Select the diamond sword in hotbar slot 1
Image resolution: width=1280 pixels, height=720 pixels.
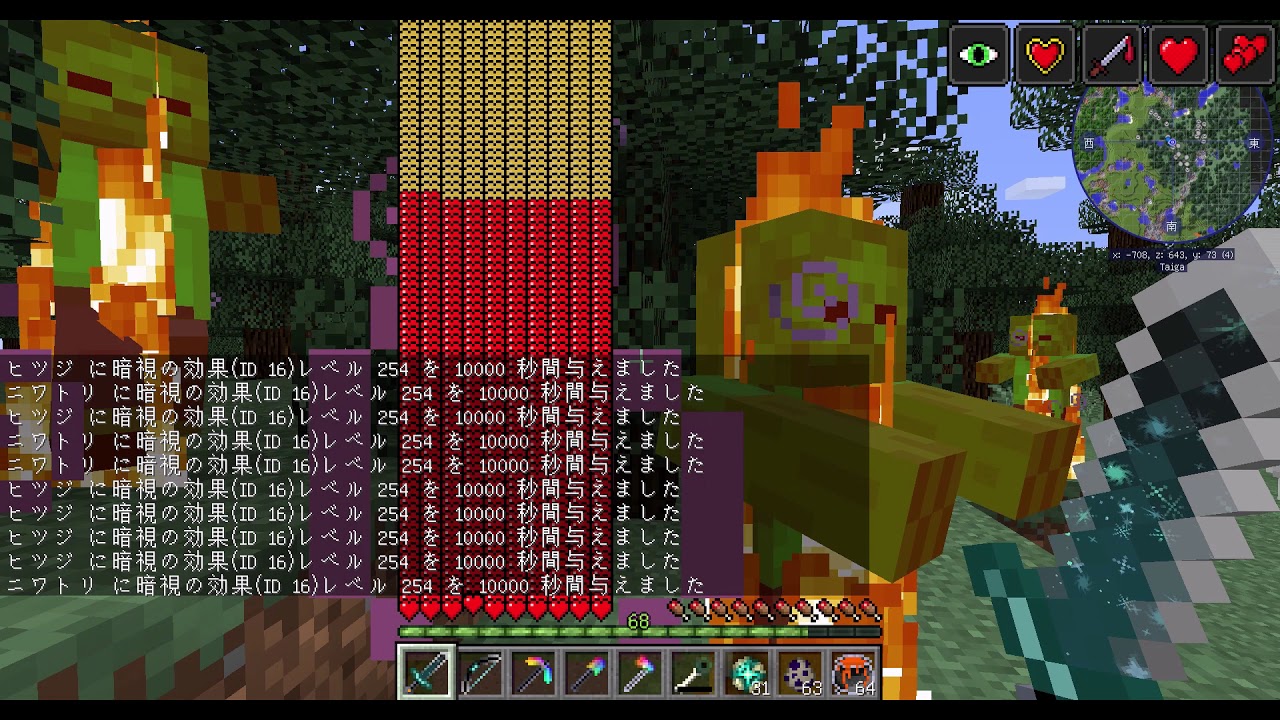click(427, 675)
